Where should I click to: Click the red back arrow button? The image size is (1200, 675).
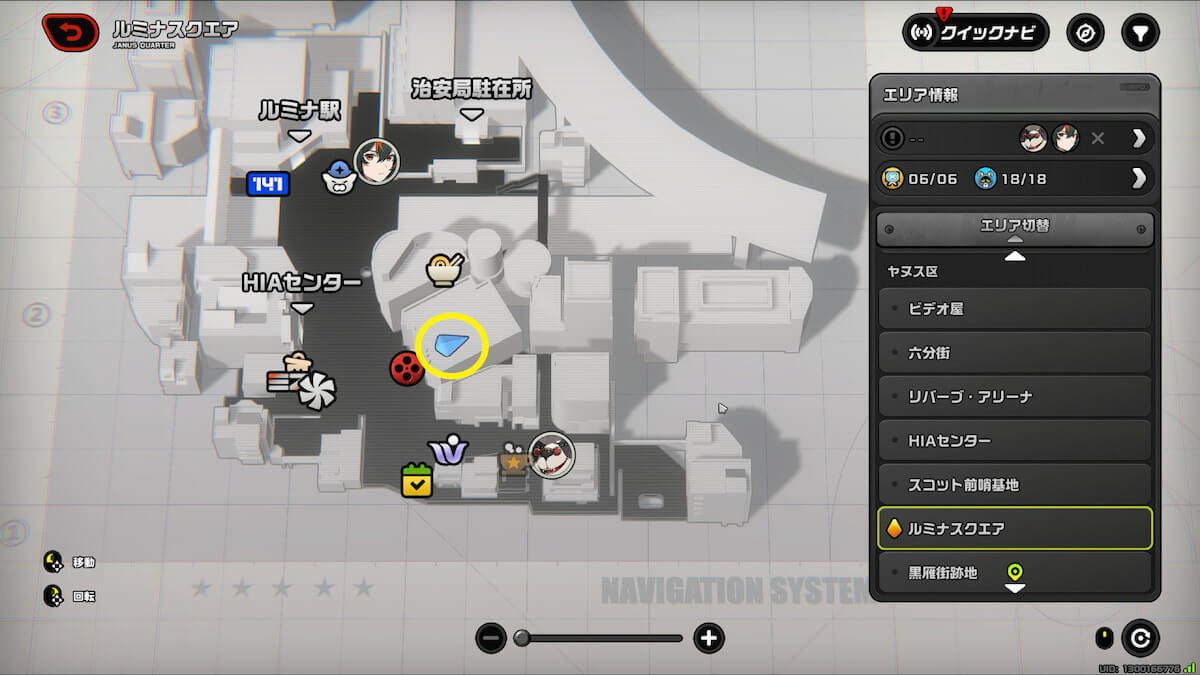point(72,32)
